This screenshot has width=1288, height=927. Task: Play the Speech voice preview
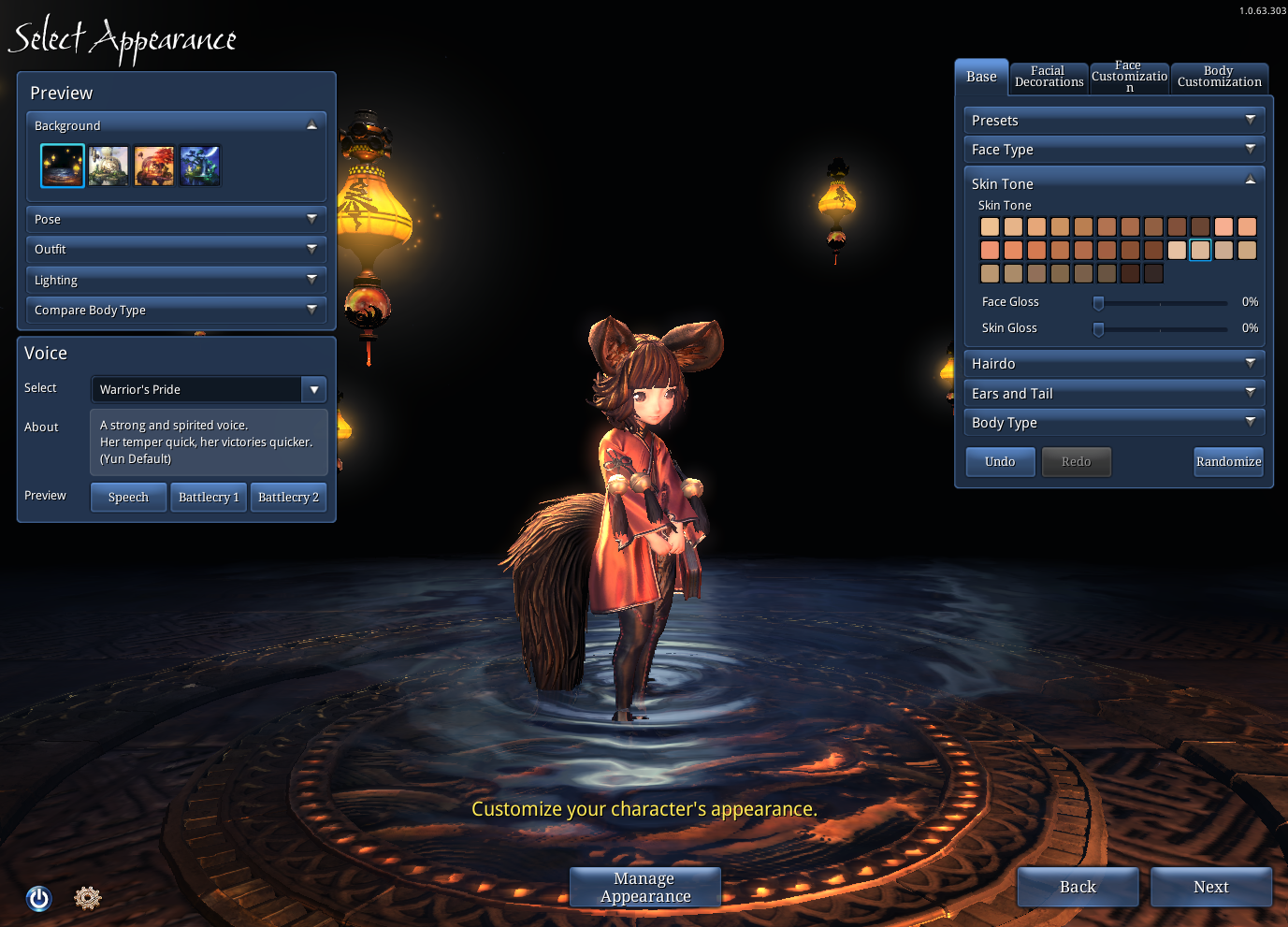point(128,498)
